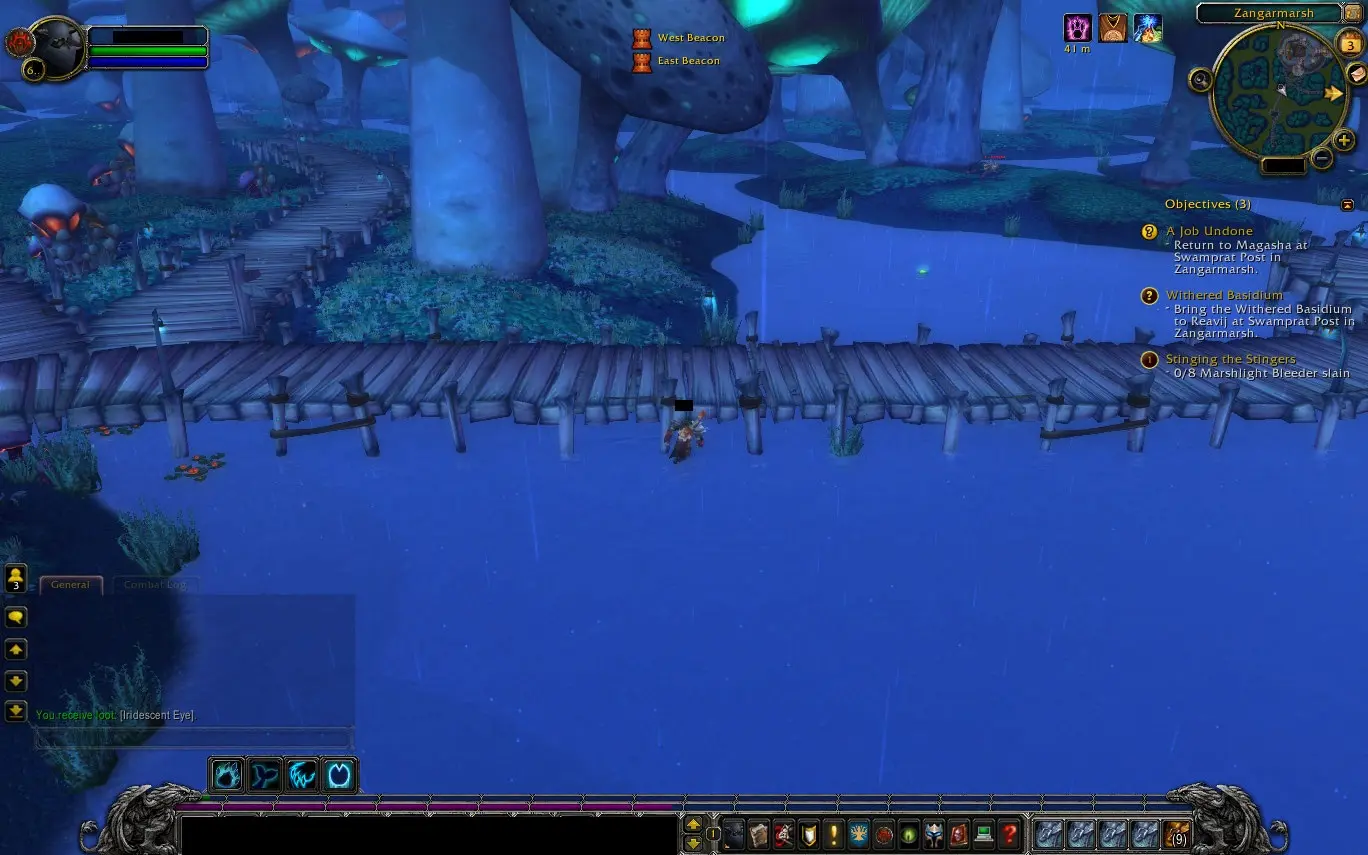Screen dimensions: 1368x855
Task: Zoom in the minimap
Action: coord(1345,141)
